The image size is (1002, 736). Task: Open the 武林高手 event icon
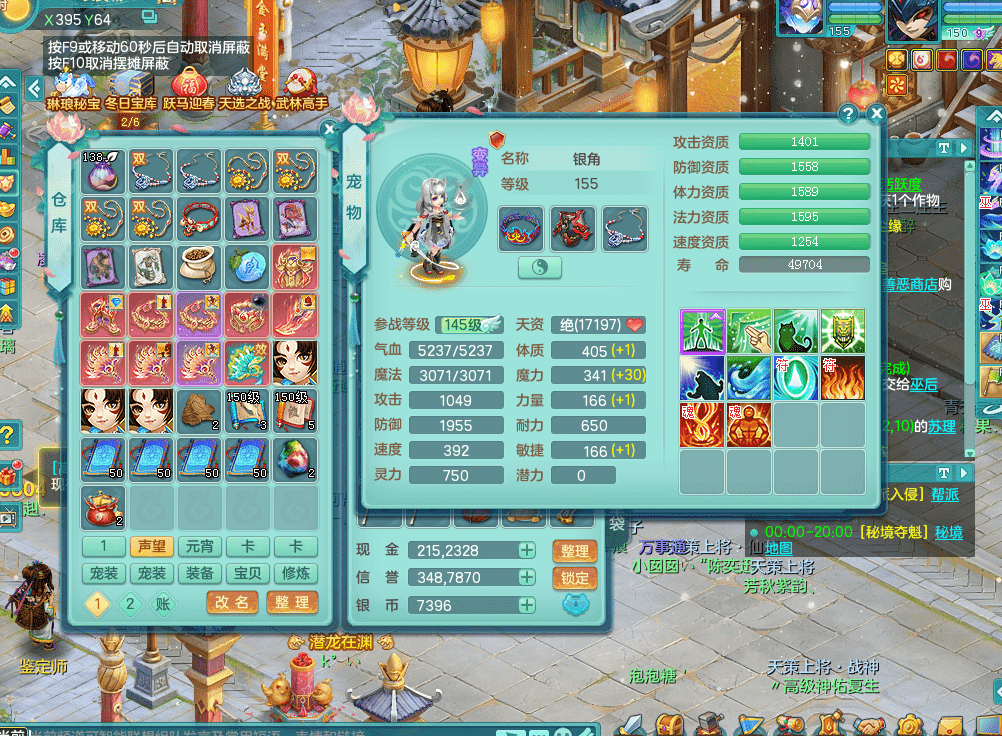coord(301,86)
